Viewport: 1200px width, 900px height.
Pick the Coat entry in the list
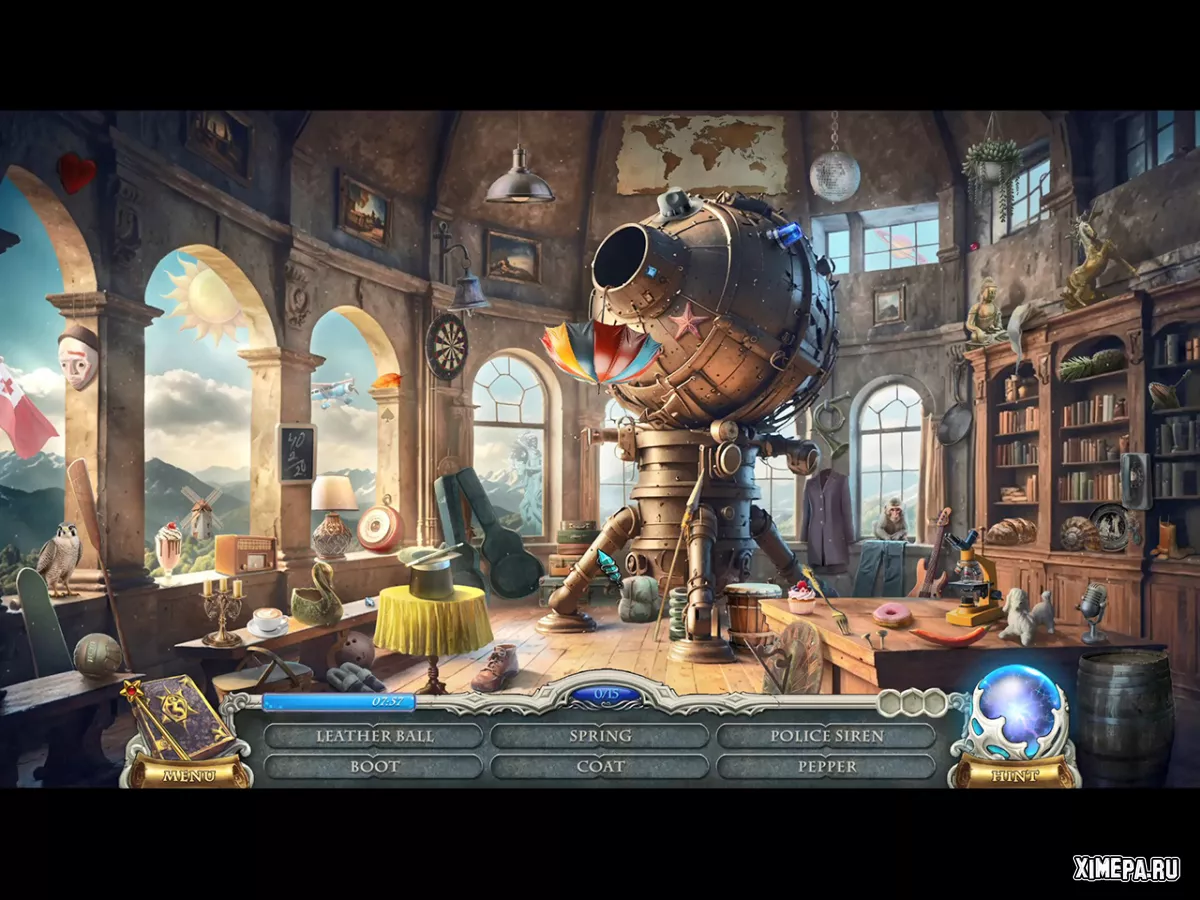point(600,767)
